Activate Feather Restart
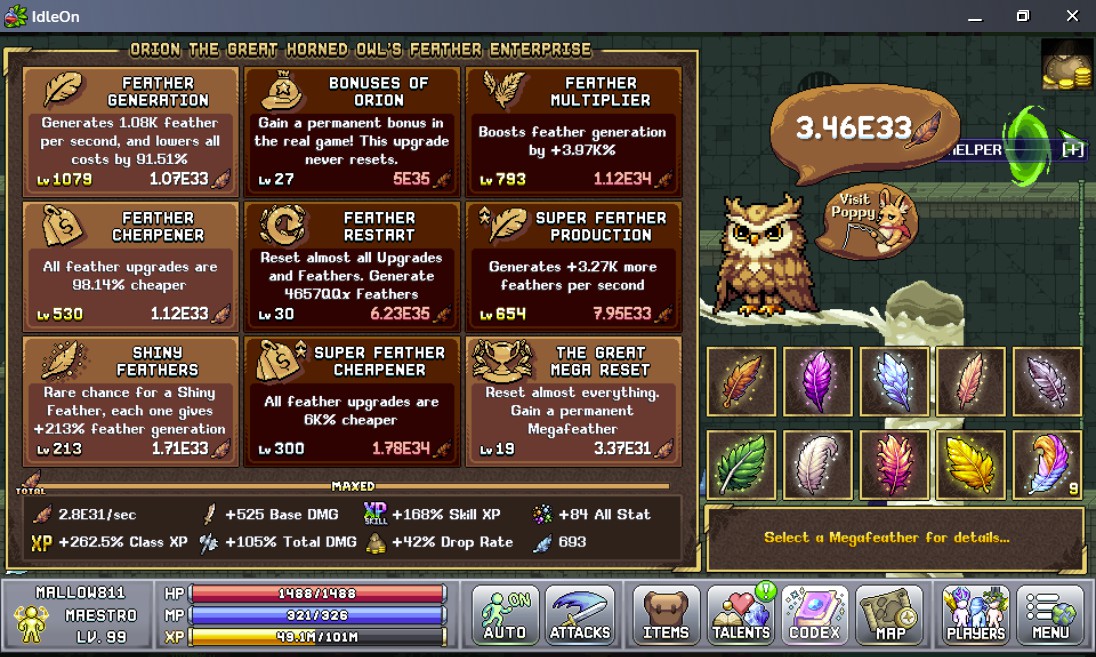Screen dimensions: 1096x657 352,263
